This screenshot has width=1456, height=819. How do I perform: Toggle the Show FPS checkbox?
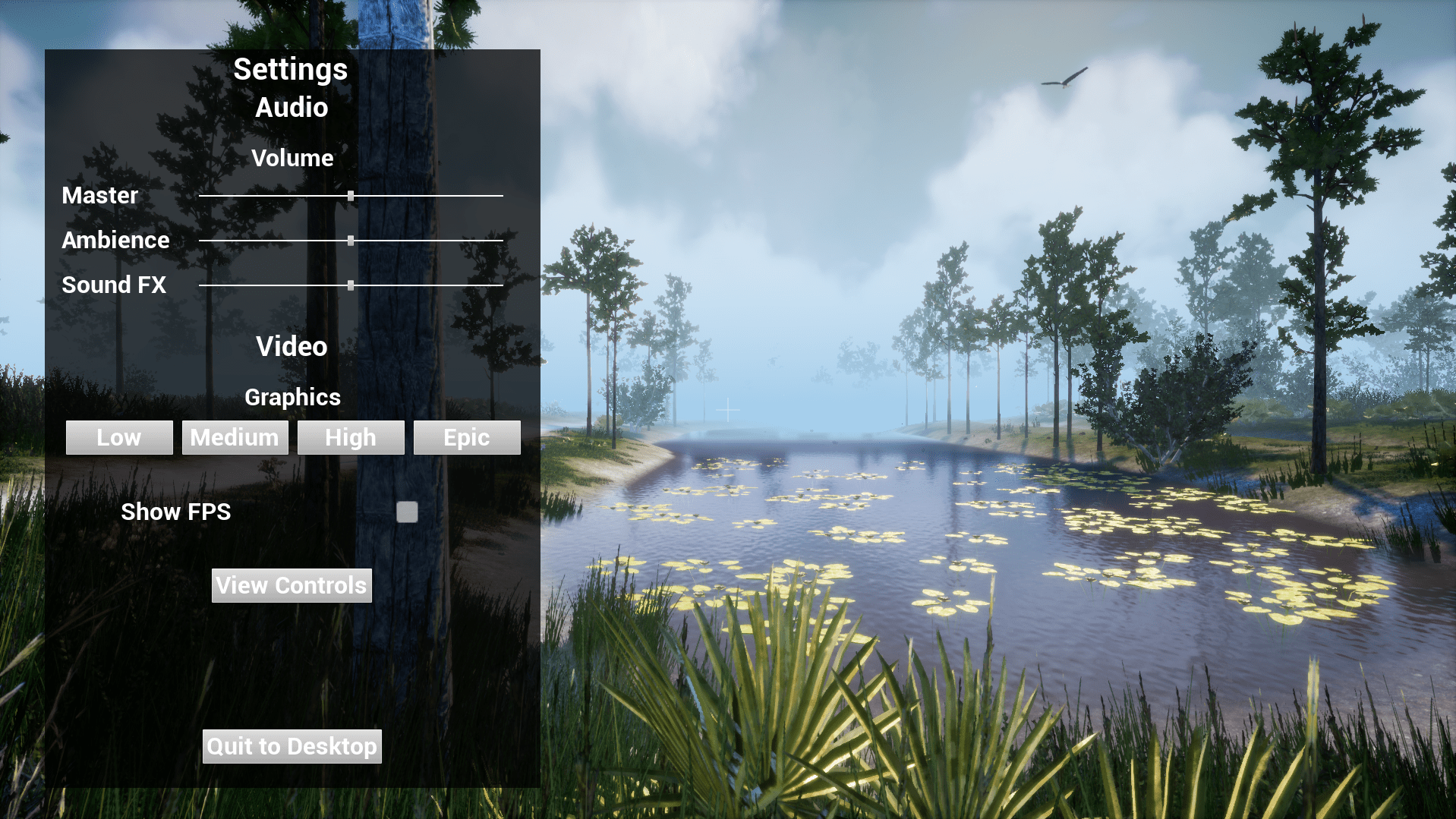(x=407, y=512)
